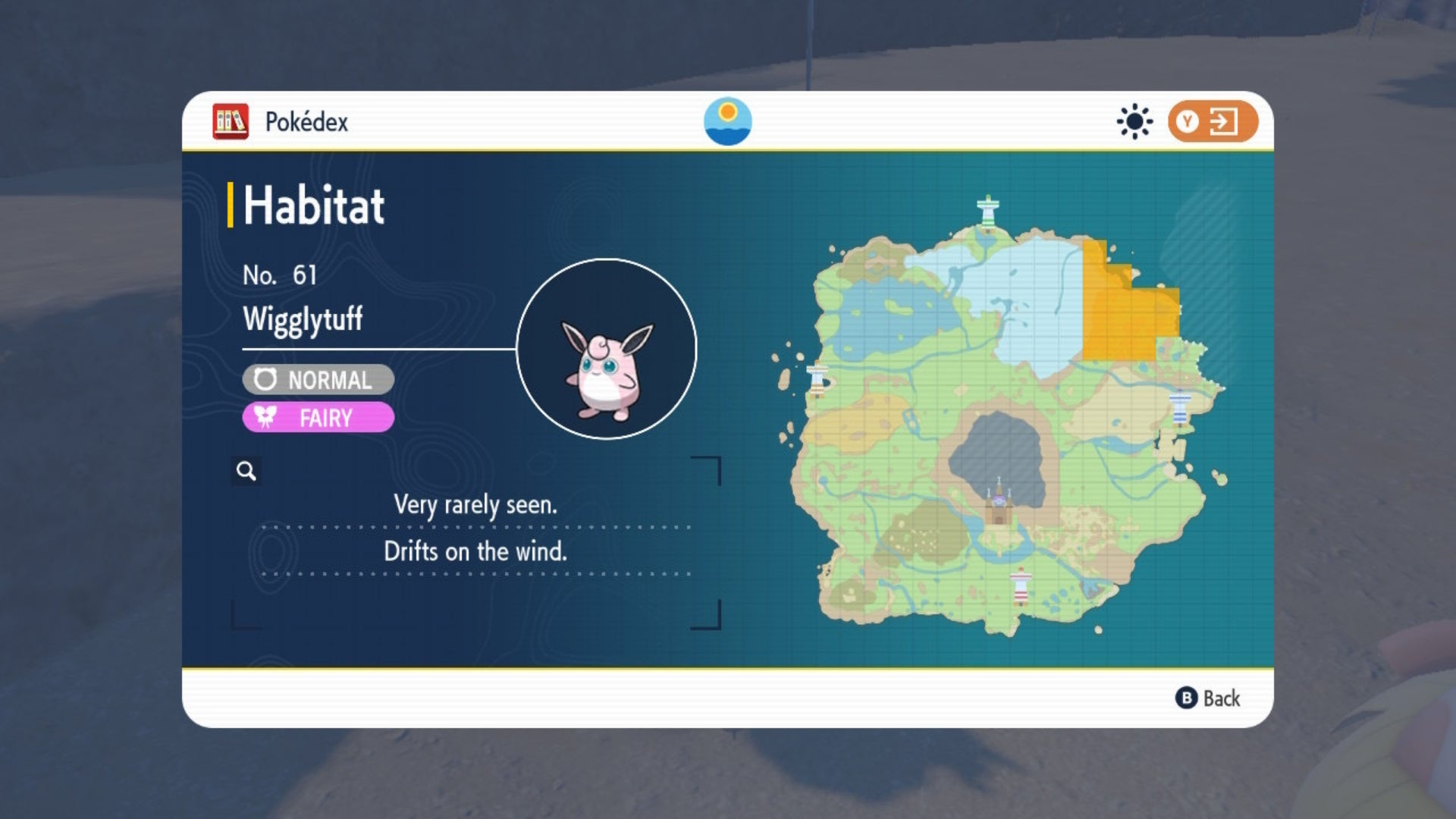
Task: Select the tower marker at the map's northern tip
Action: [x=990, y=212]
